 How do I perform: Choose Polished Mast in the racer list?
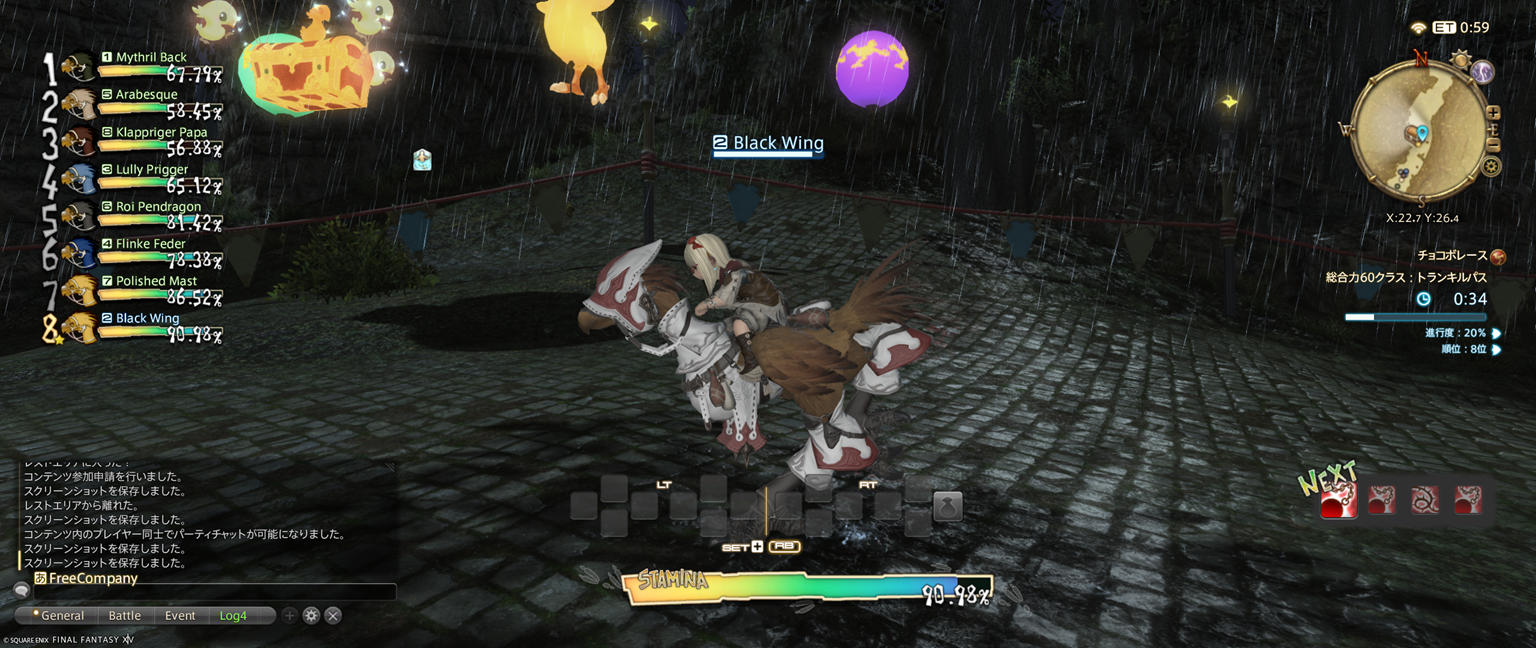156,281
